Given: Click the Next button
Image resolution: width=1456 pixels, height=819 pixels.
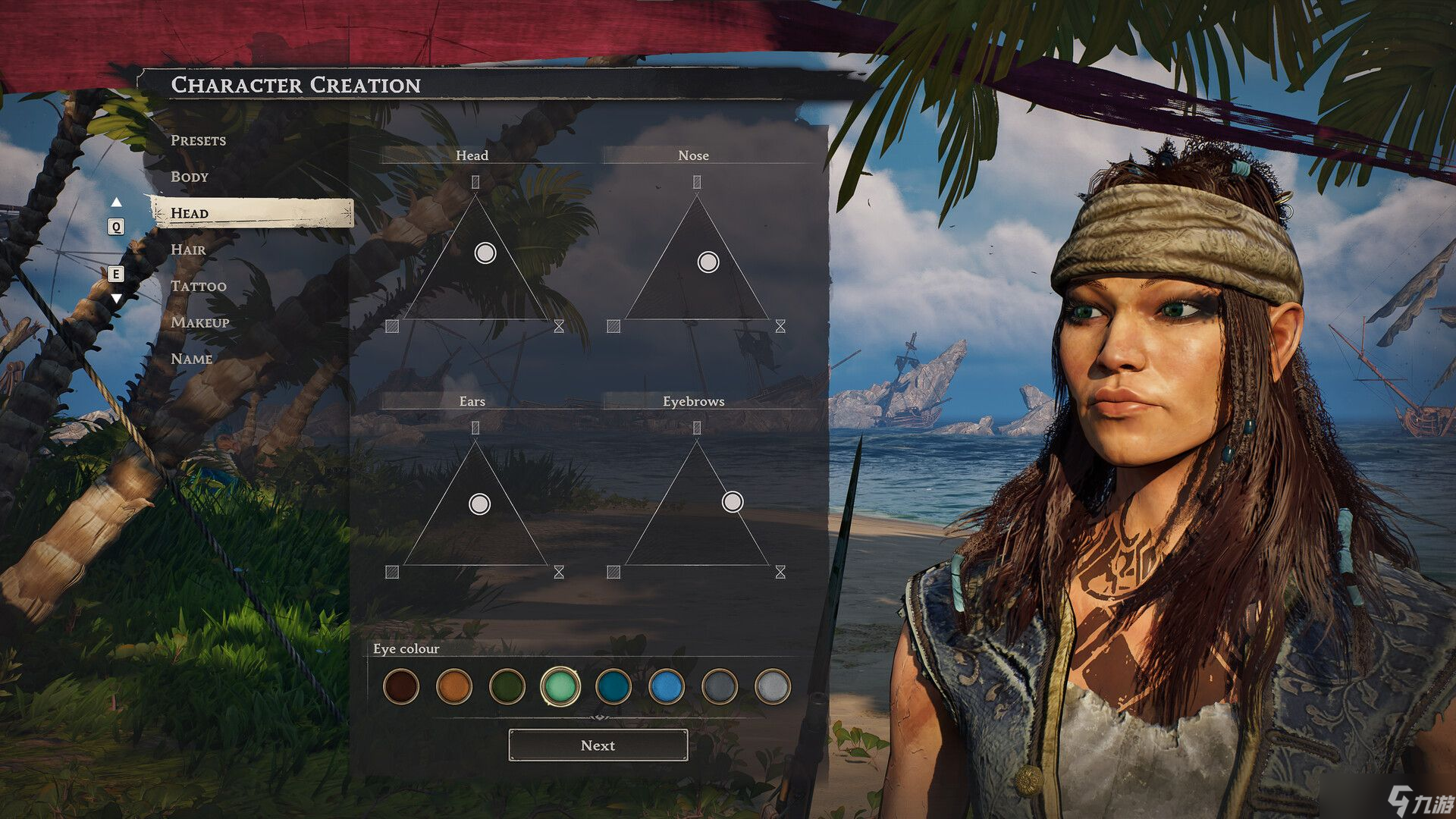Looking at the screenshot, I should pyautogui.click(x=598, y=745).
